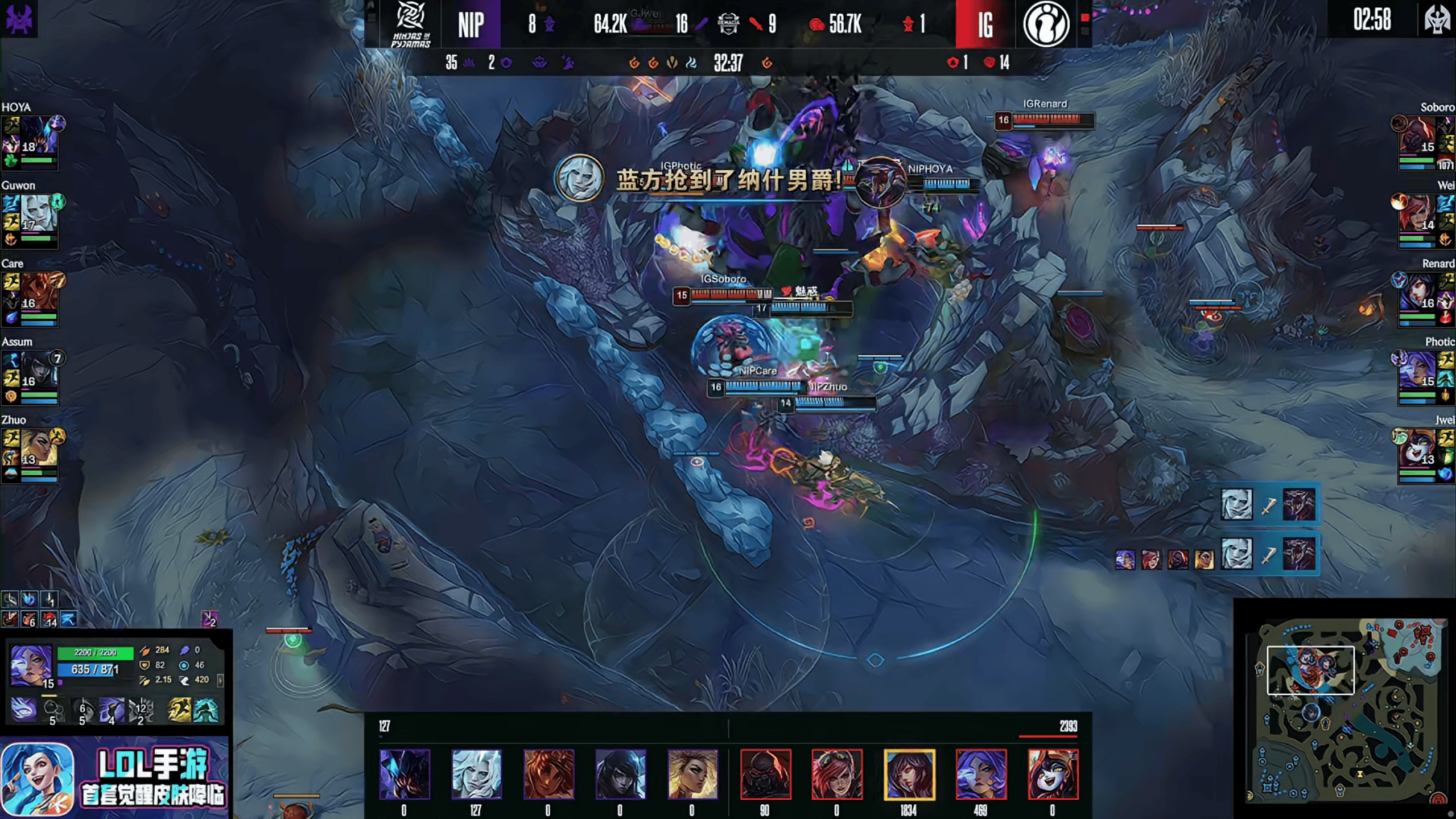Click the Flash summoner spell icon
This screenshot has height=819, width=1456.
click(179, 710)
